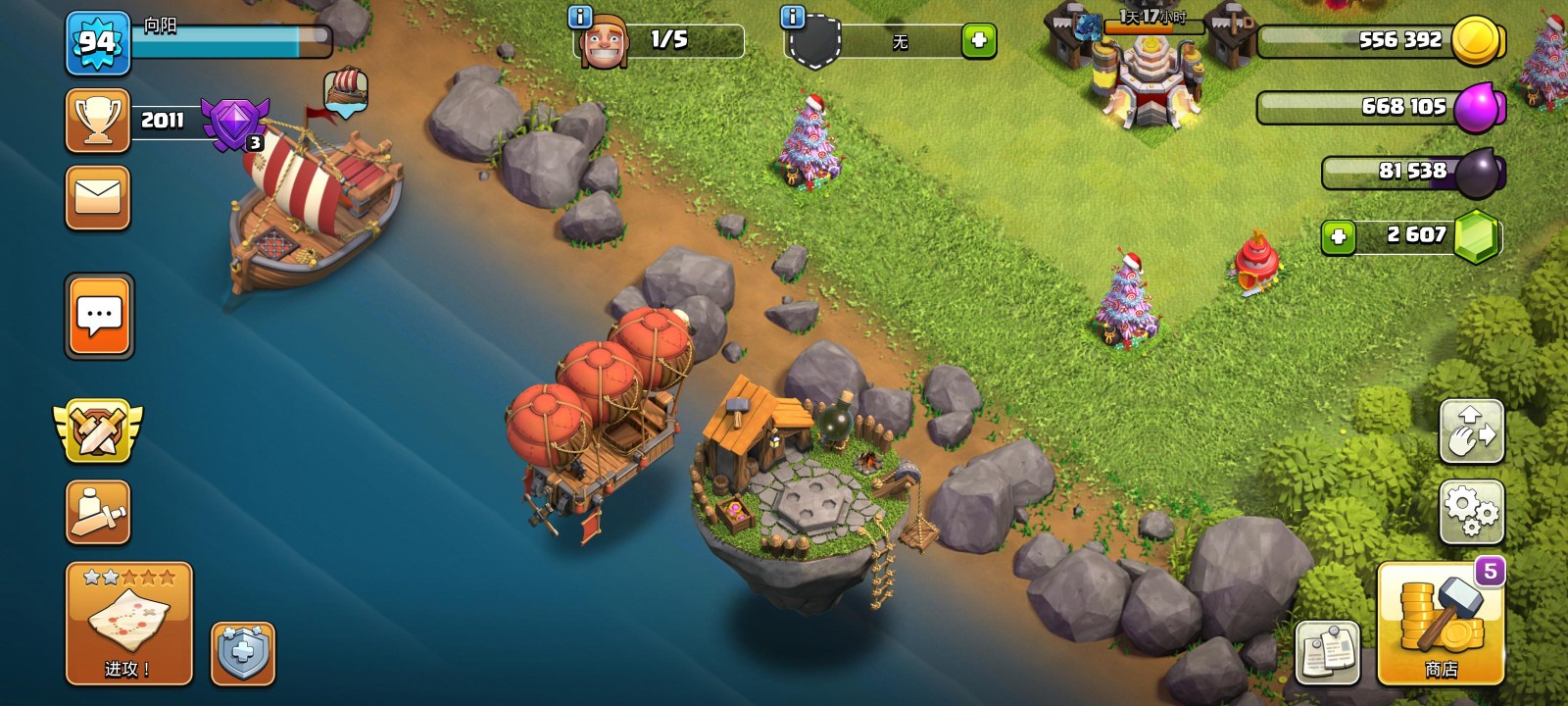Add more gems with green plus
The width and height of the screenshot is (1568, 706).
(x=1338, y=236)
